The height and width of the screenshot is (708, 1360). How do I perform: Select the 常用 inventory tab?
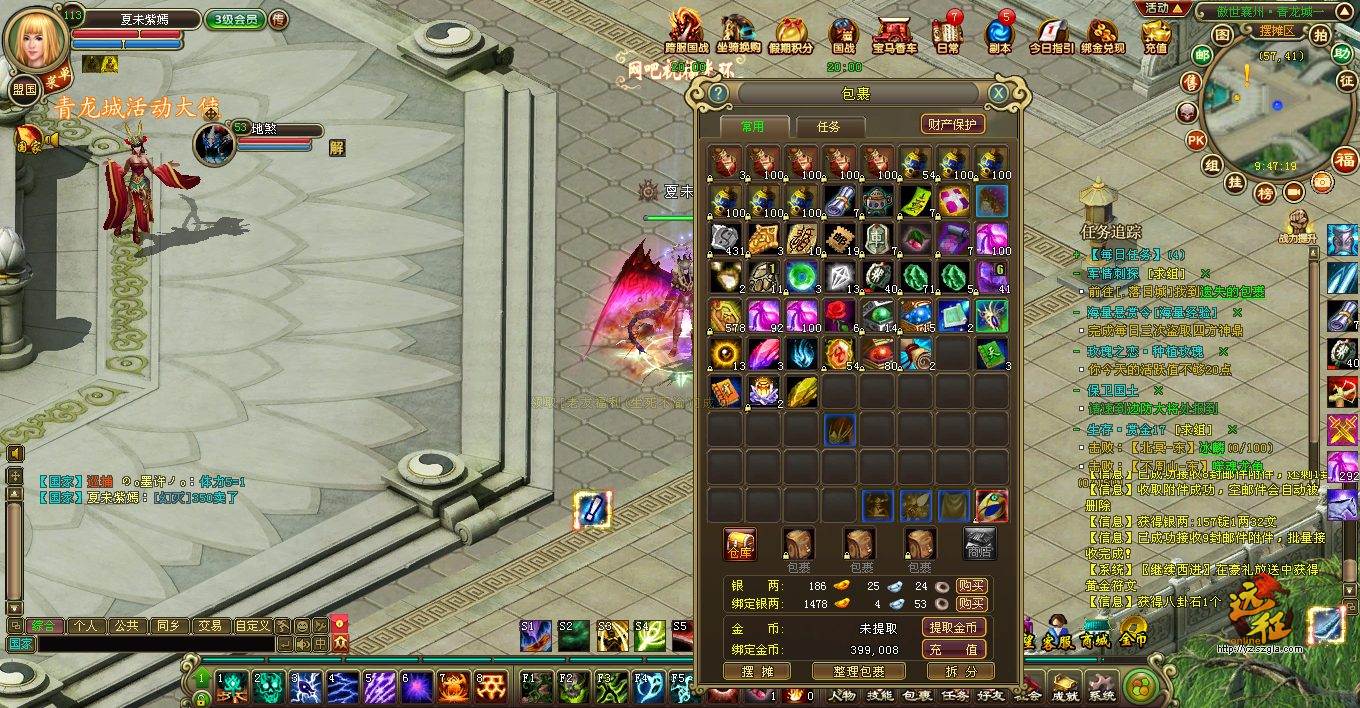pyautogui.click(x=752, y=127)
